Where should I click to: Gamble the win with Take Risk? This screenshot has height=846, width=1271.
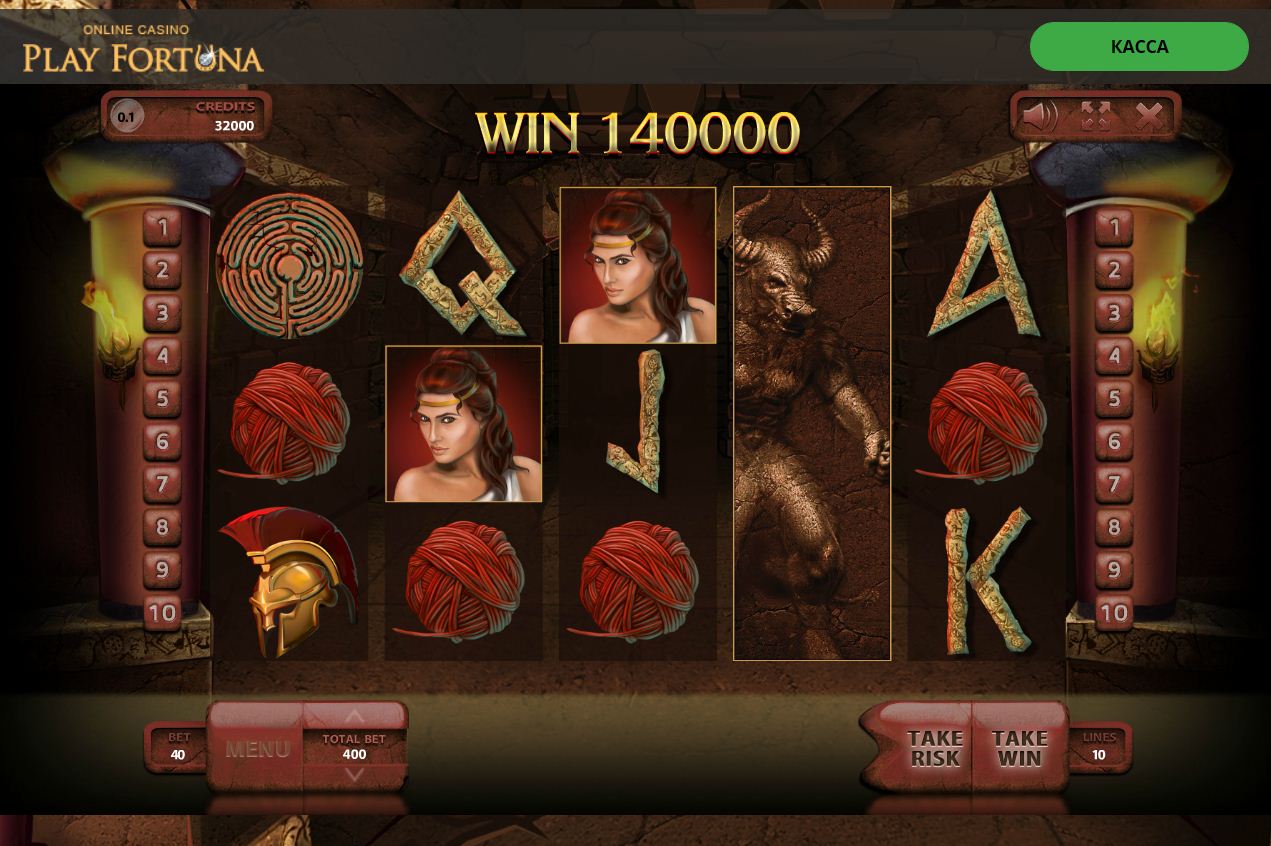click(934, 748)
